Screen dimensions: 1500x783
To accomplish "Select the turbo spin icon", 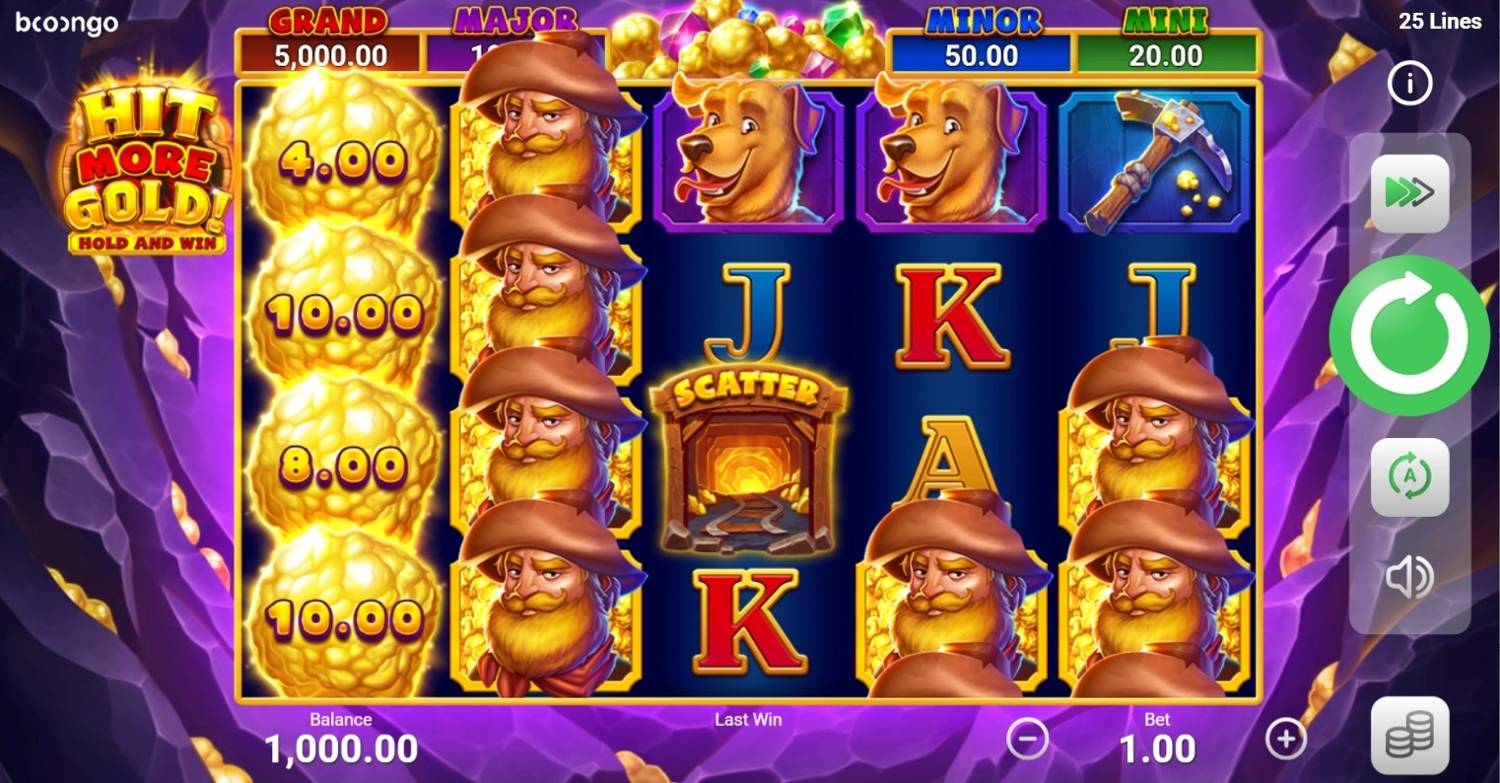I will [x=1408, y=192].
